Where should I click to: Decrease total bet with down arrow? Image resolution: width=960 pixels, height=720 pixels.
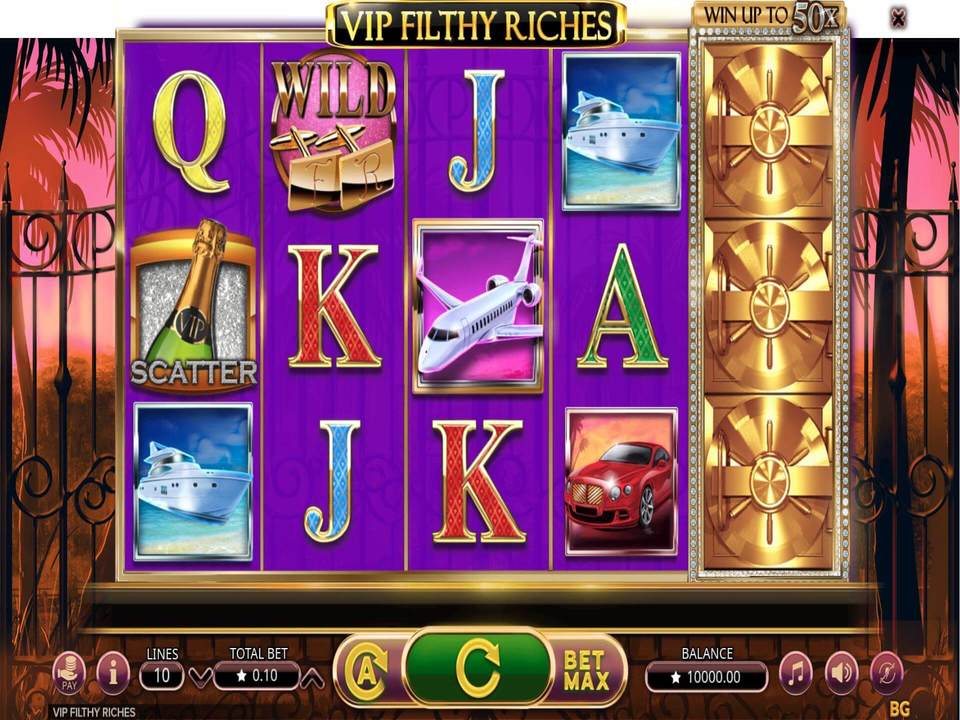[200, 677]
